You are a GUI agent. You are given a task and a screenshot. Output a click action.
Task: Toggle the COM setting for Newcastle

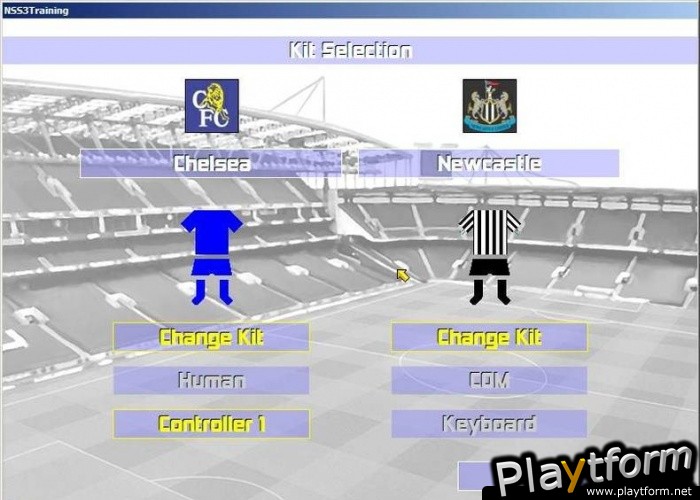(x=489, y=380)
